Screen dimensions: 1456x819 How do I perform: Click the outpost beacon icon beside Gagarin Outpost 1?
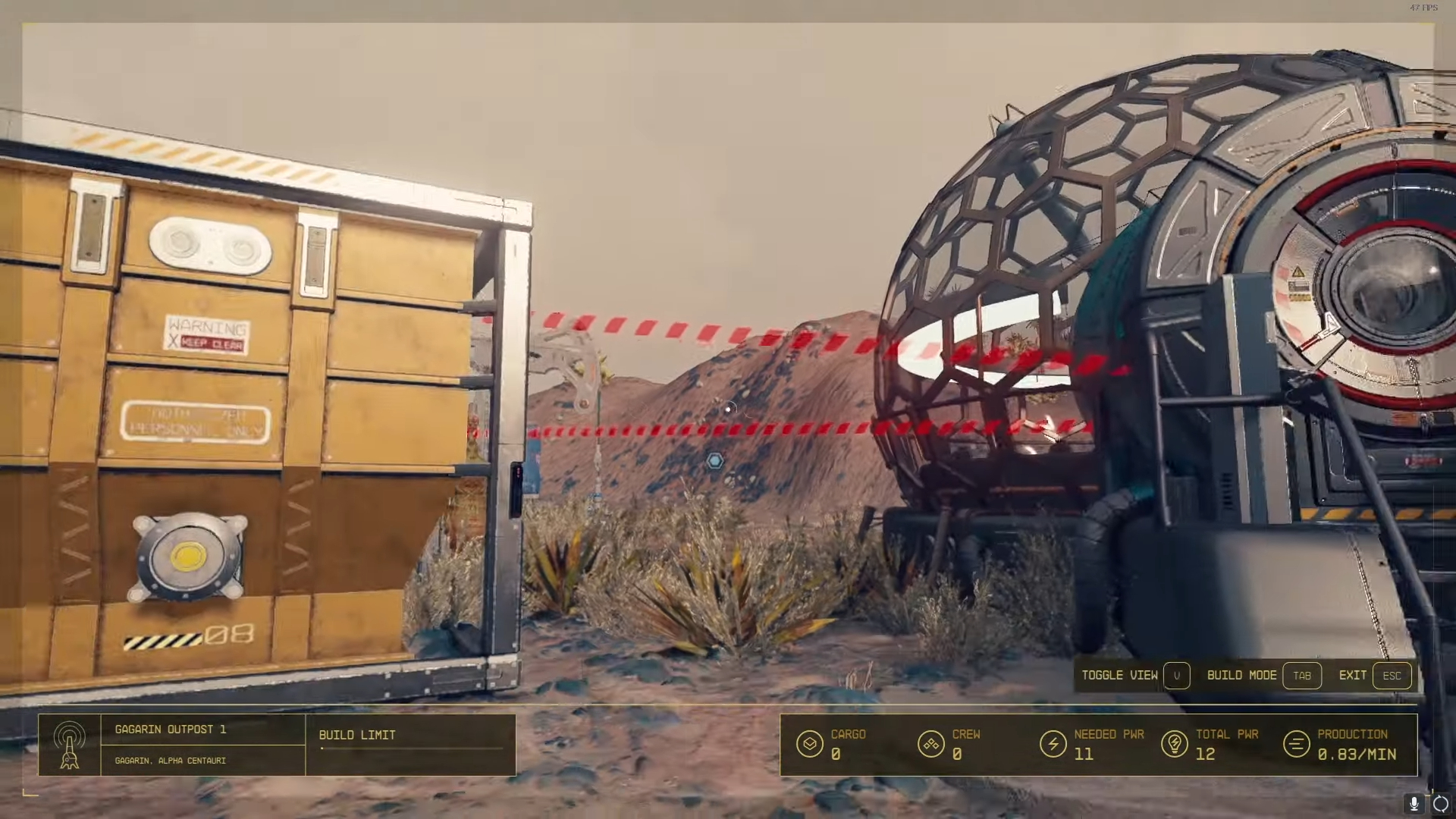[71, 745]
